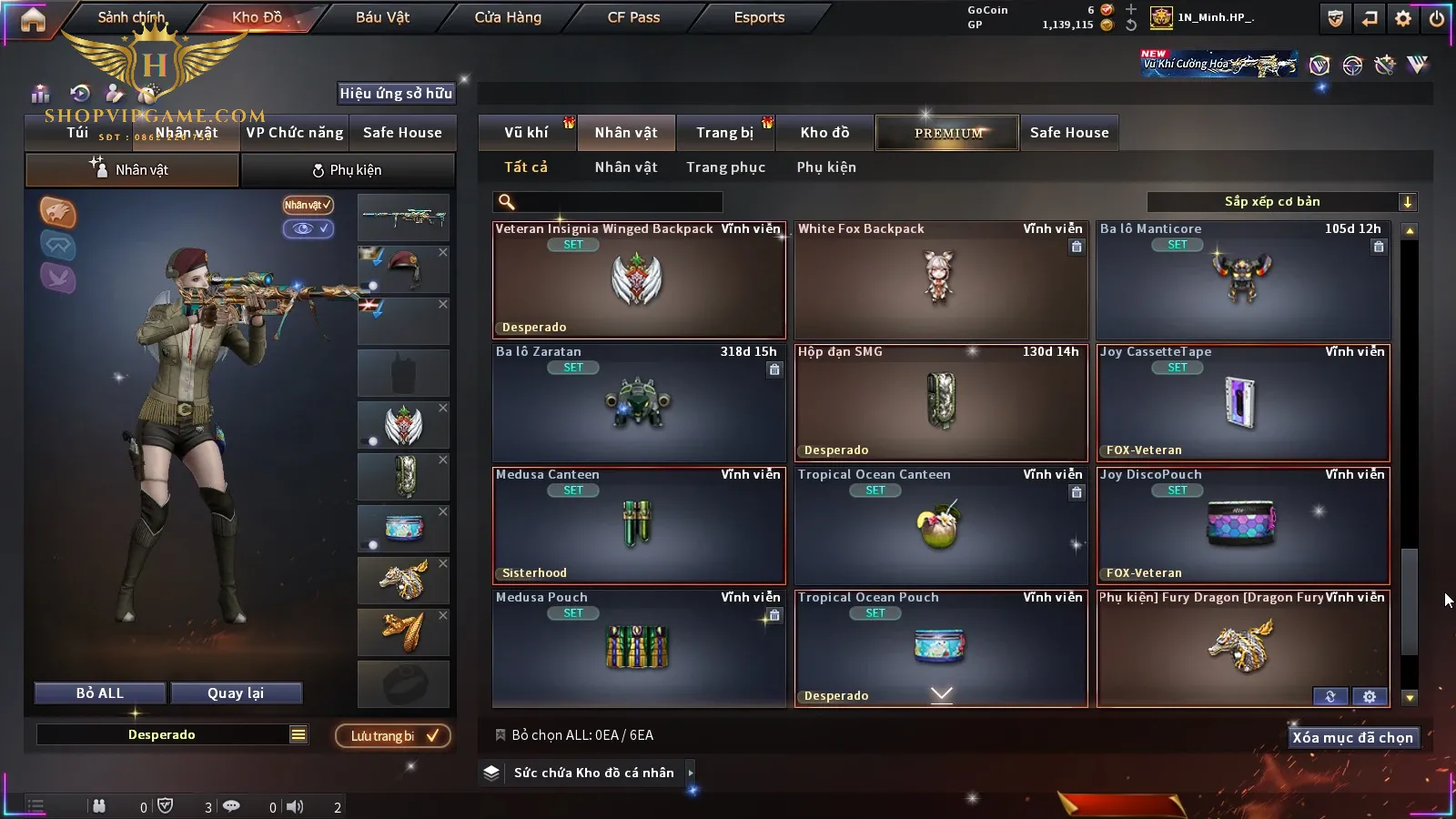Select the PREMIUM tab

947,133
